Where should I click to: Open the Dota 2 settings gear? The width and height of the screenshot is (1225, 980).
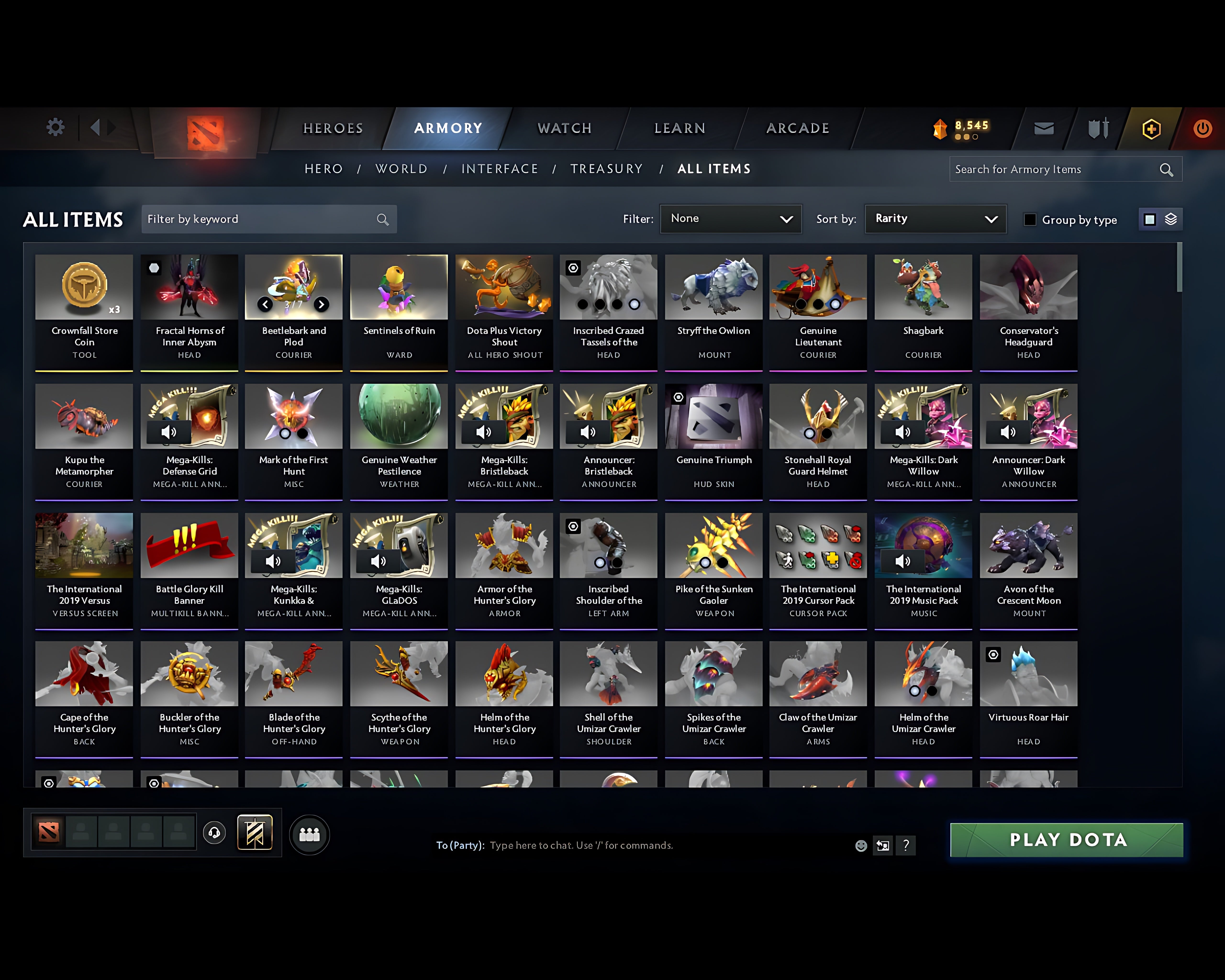(55, 128)
